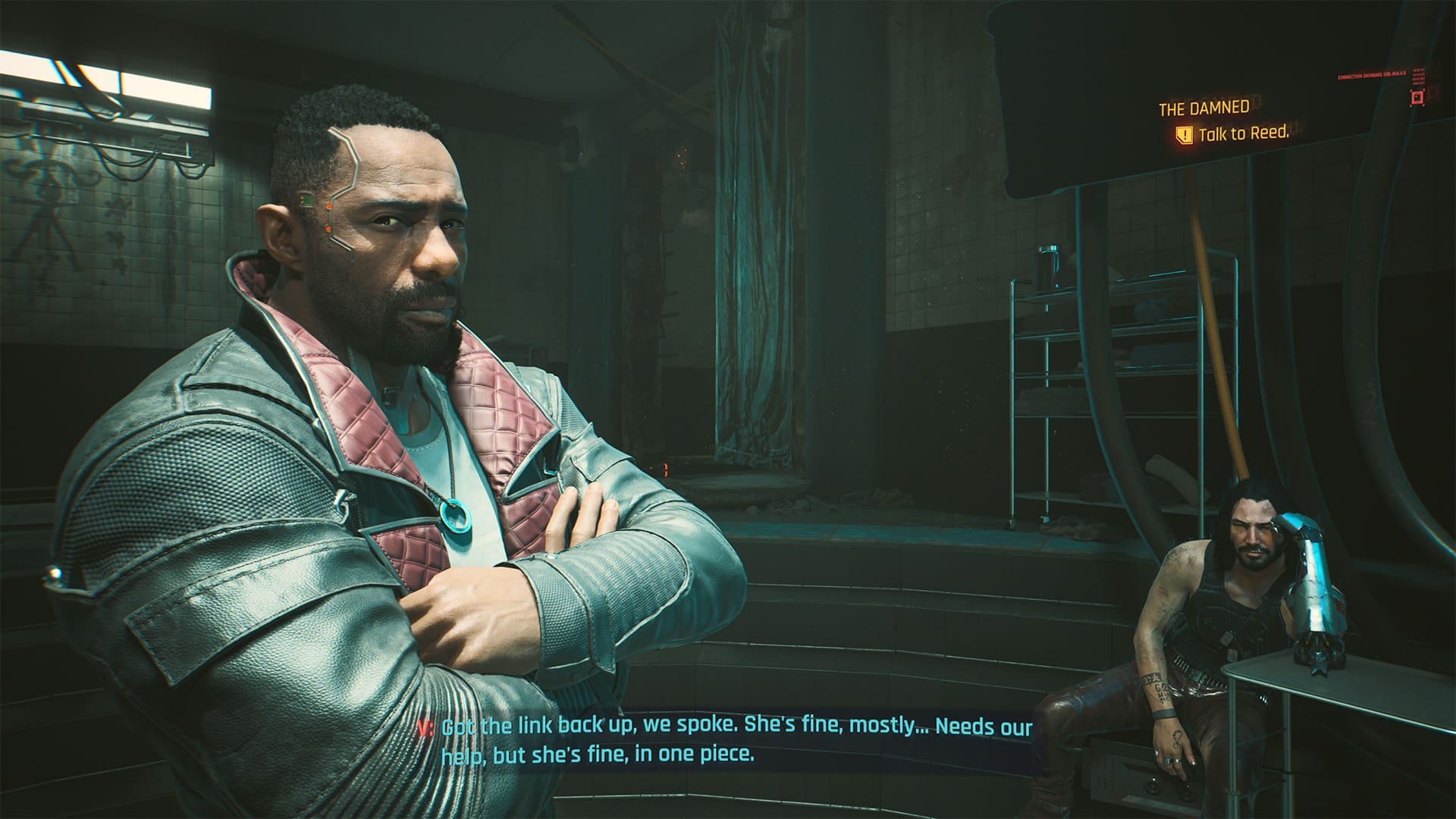Click the red status readout icons near the reticle
Viewport: 1456px width, 819px height.
[1419, 76]
